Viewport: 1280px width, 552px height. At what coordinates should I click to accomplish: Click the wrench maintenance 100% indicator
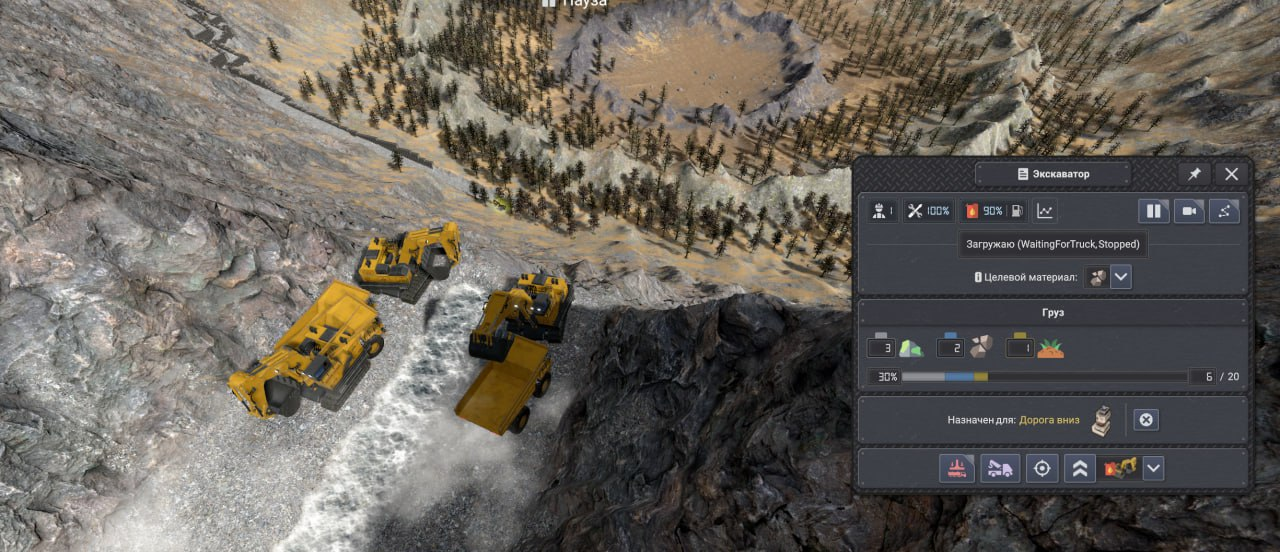coord(928,211)
